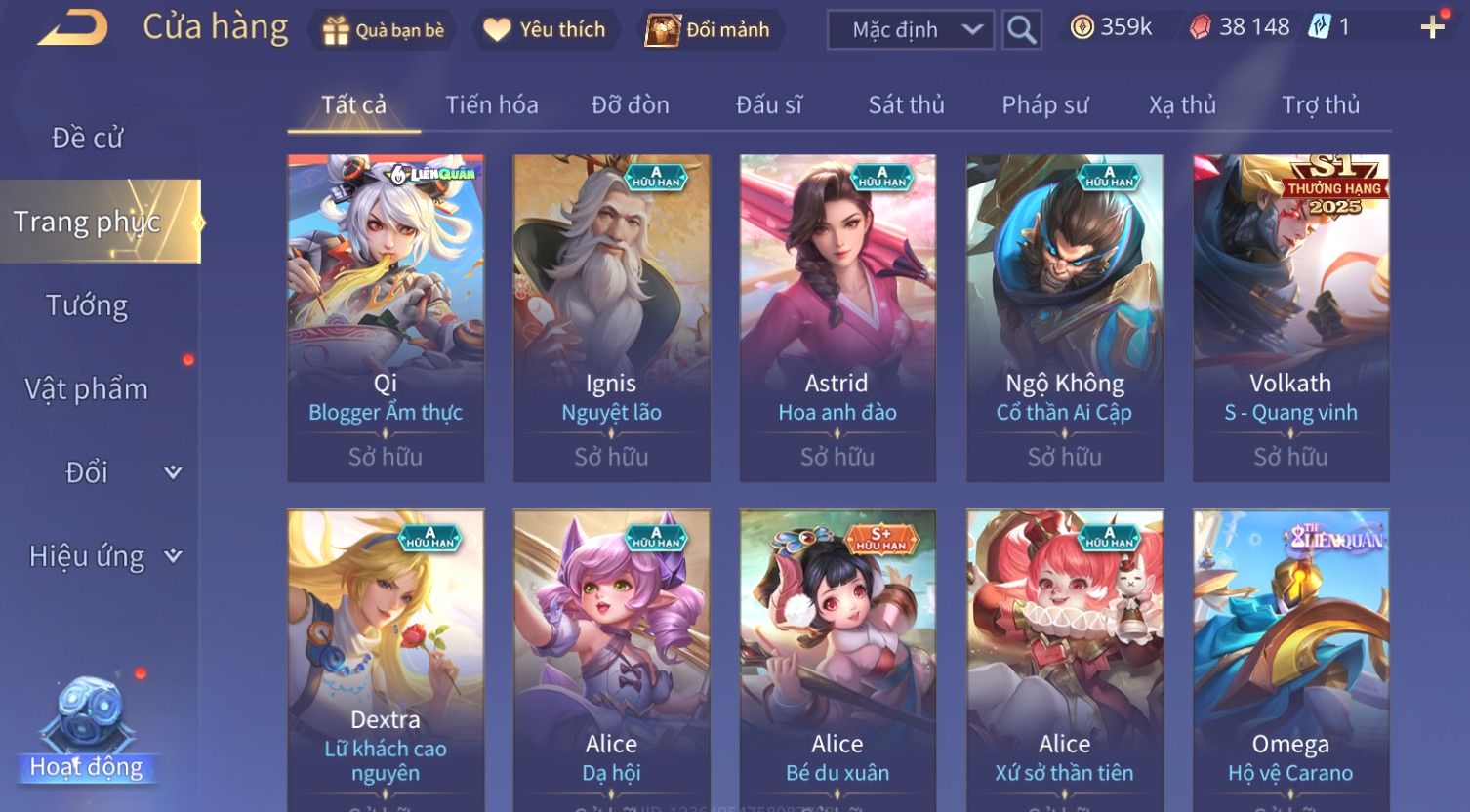Open the Đổi mảnh exchange
This screenshot has width=1470, height=812.
coord(709,30)
